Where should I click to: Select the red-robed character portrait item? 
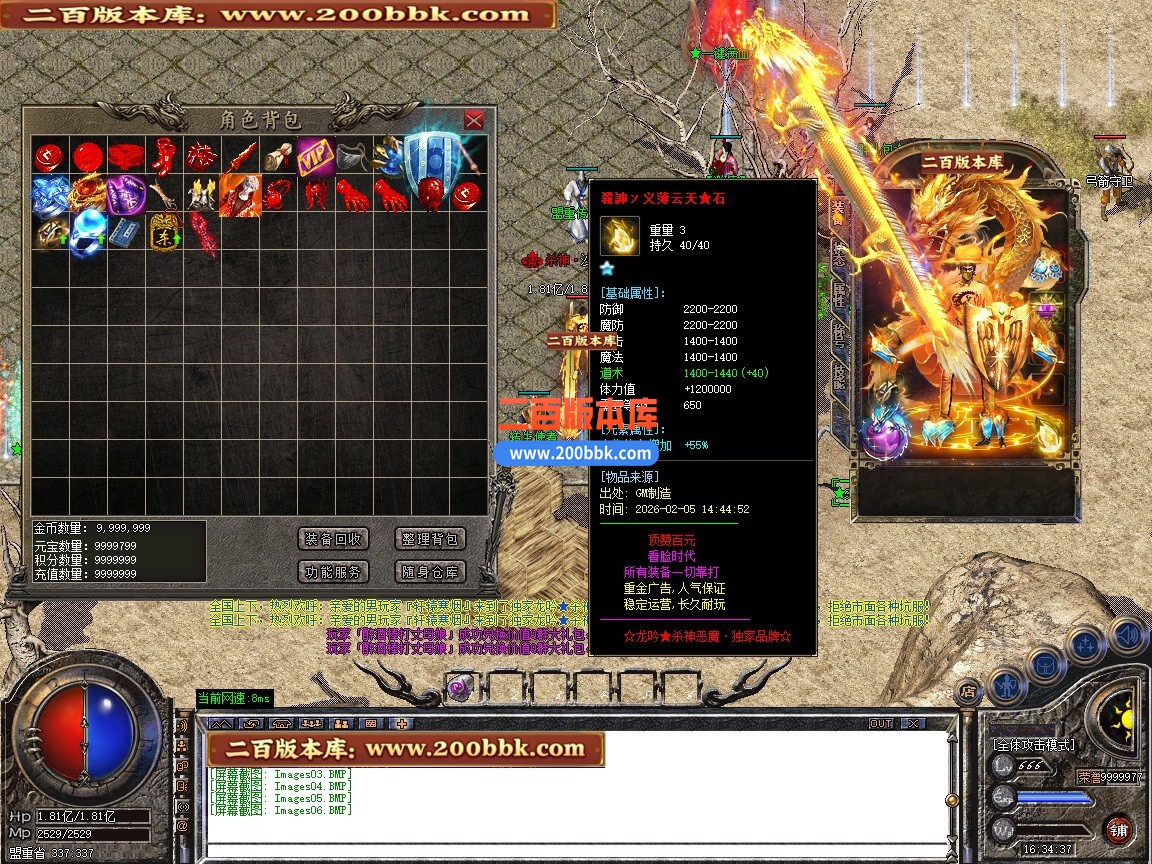240,194
